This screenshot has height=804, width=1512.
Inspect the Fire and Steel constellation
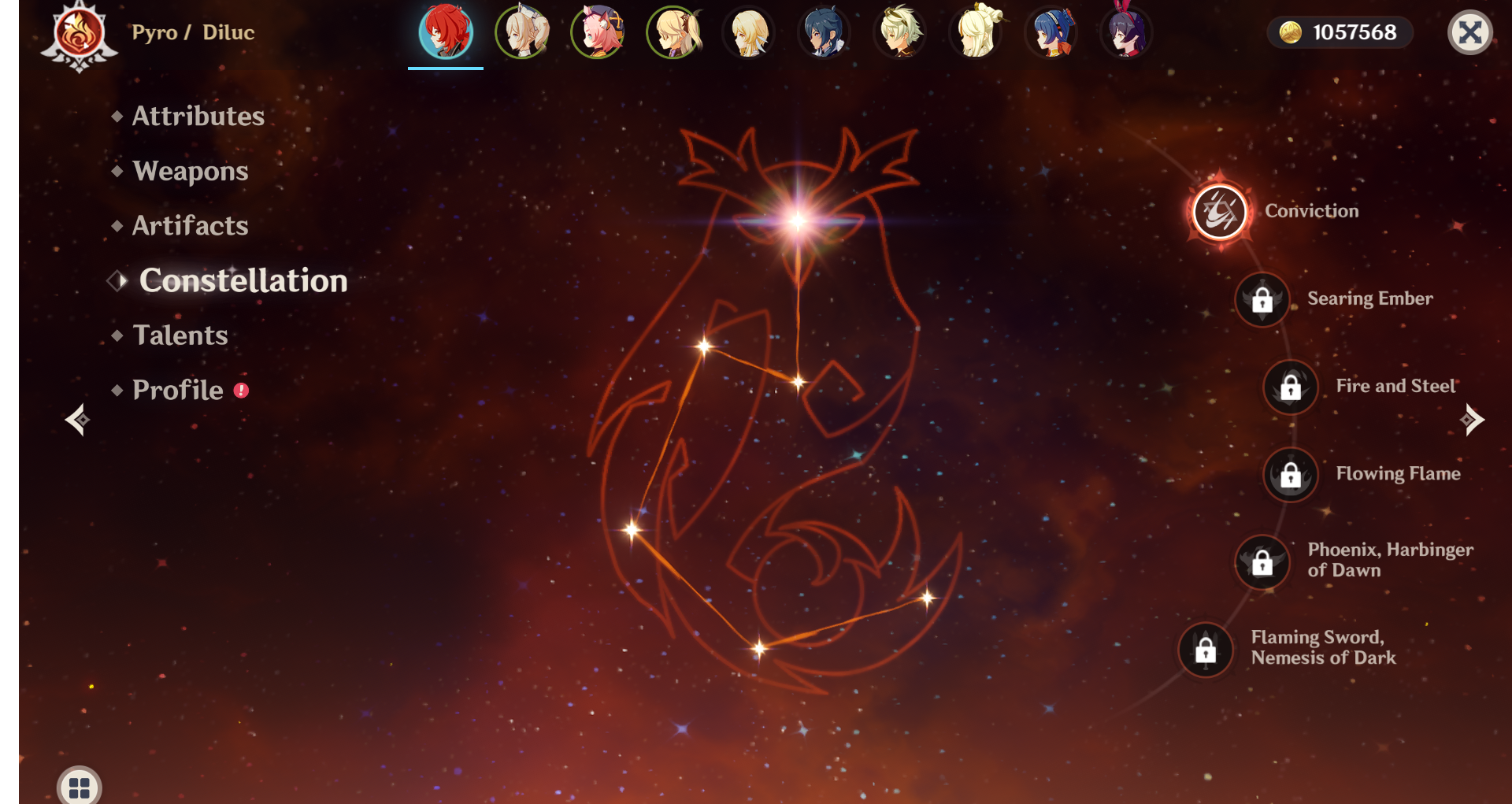pyautogui.click(x=1291, y=387)
